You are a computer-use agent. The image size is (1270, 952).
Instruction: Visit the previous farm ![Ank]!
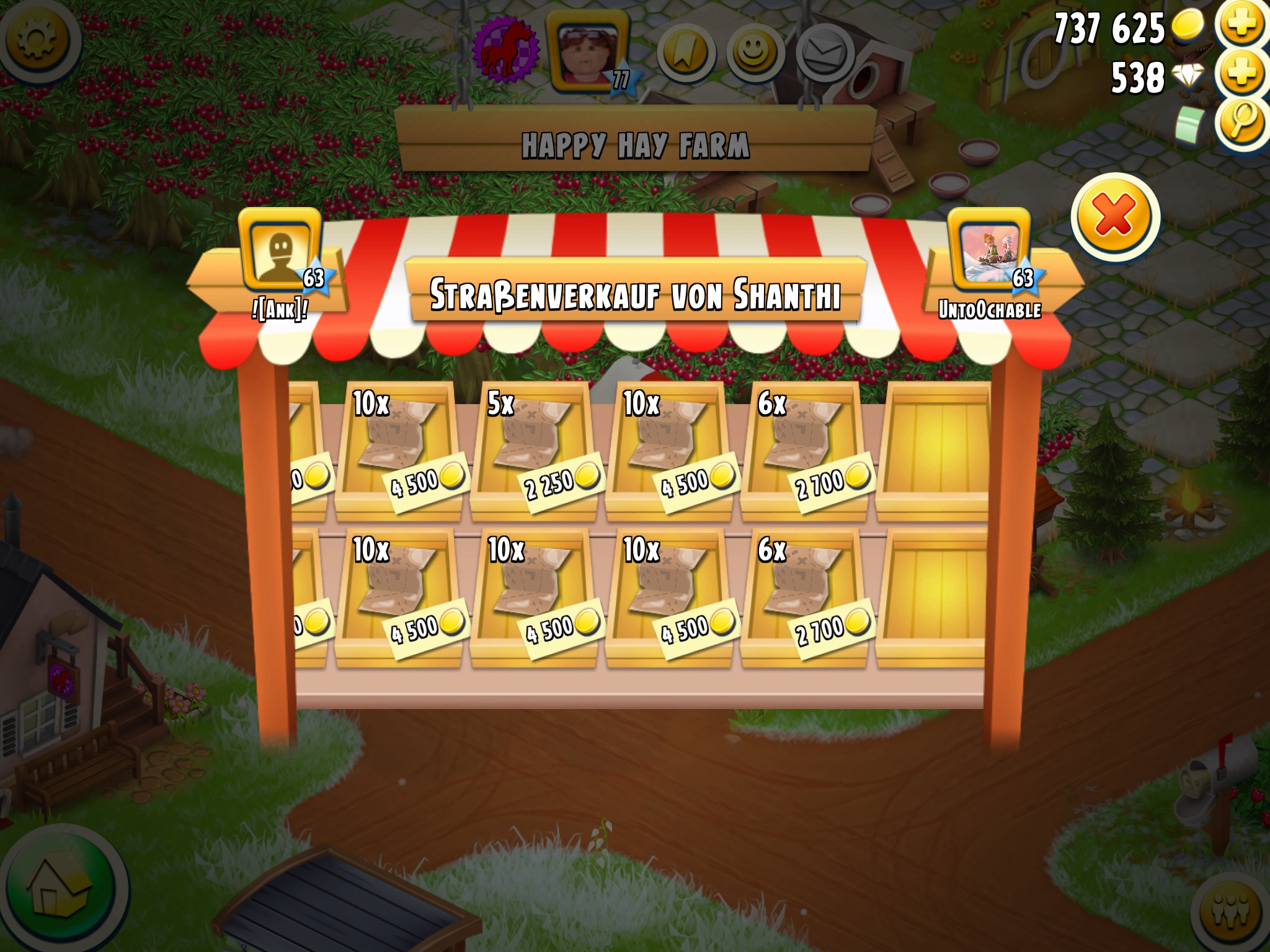click(280, 254)
